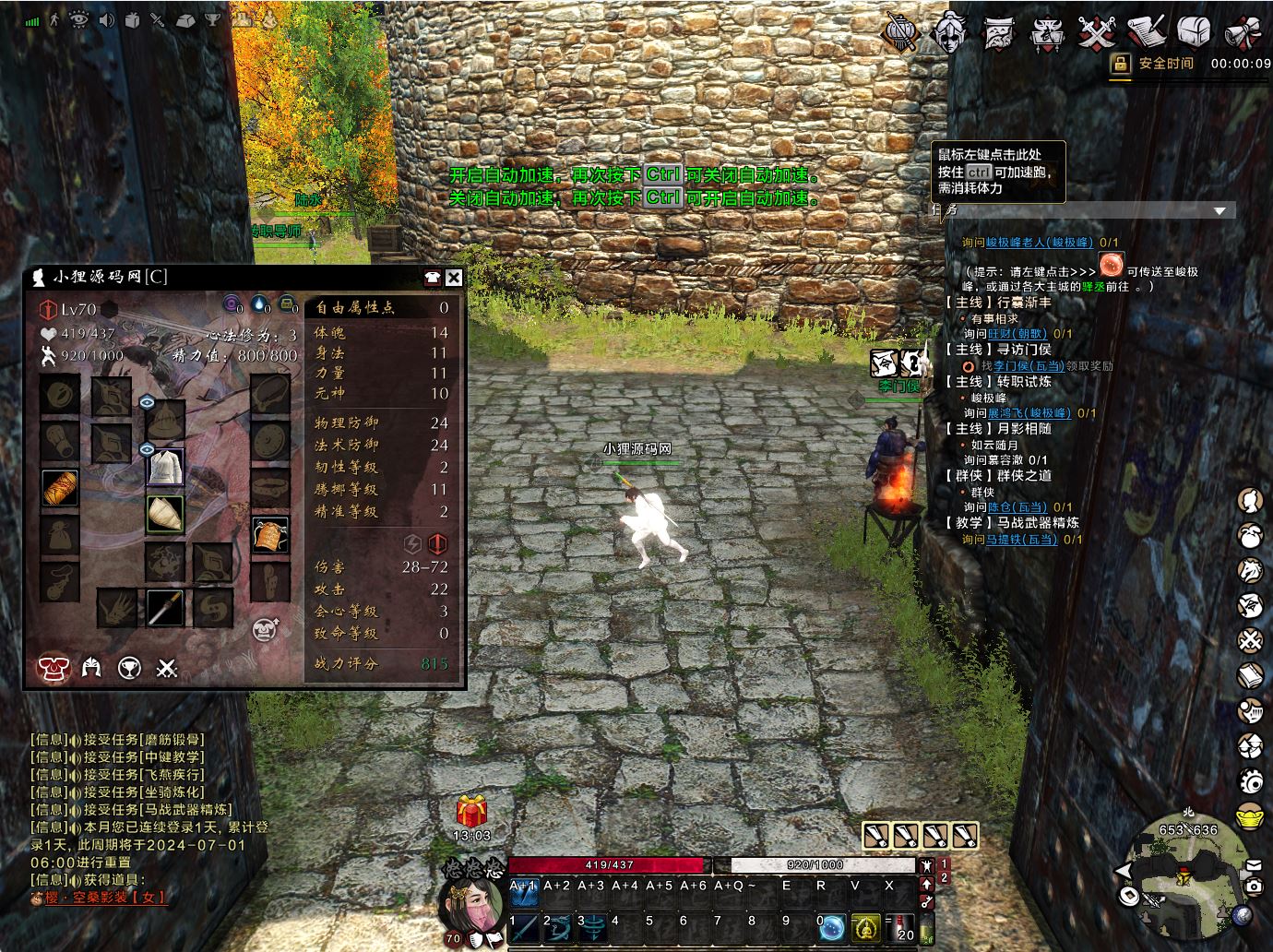Select the orange wrist wrap equipment slot

[61, 487]
